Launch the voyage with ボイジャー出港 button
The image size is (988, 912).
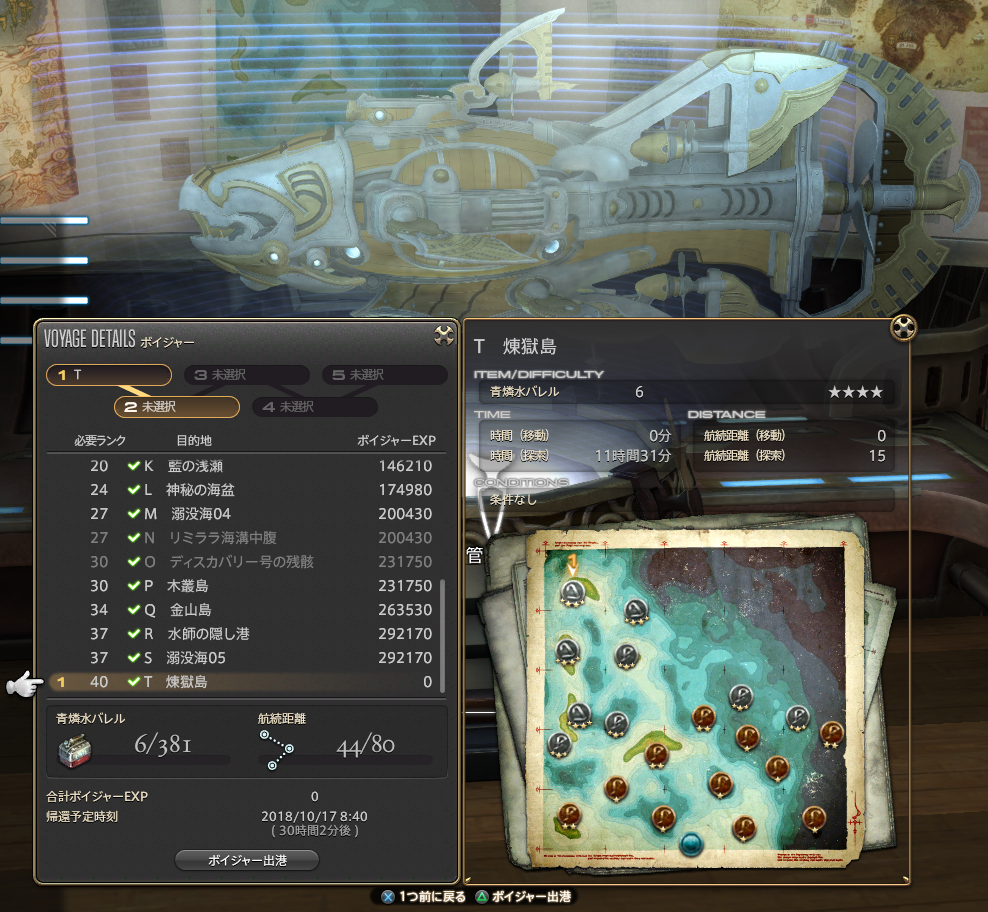[x=247, y=860]
